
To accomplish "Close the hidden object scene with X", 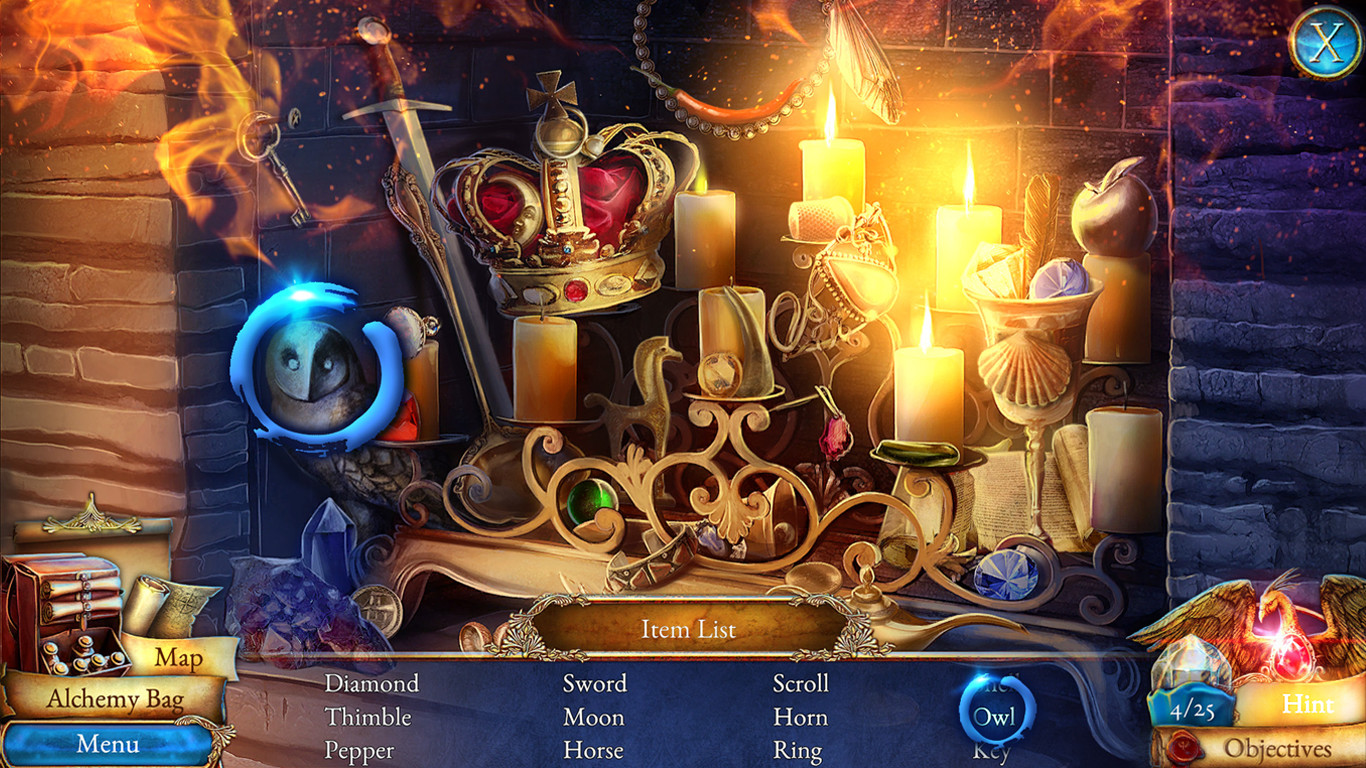I will point(1326,42).
